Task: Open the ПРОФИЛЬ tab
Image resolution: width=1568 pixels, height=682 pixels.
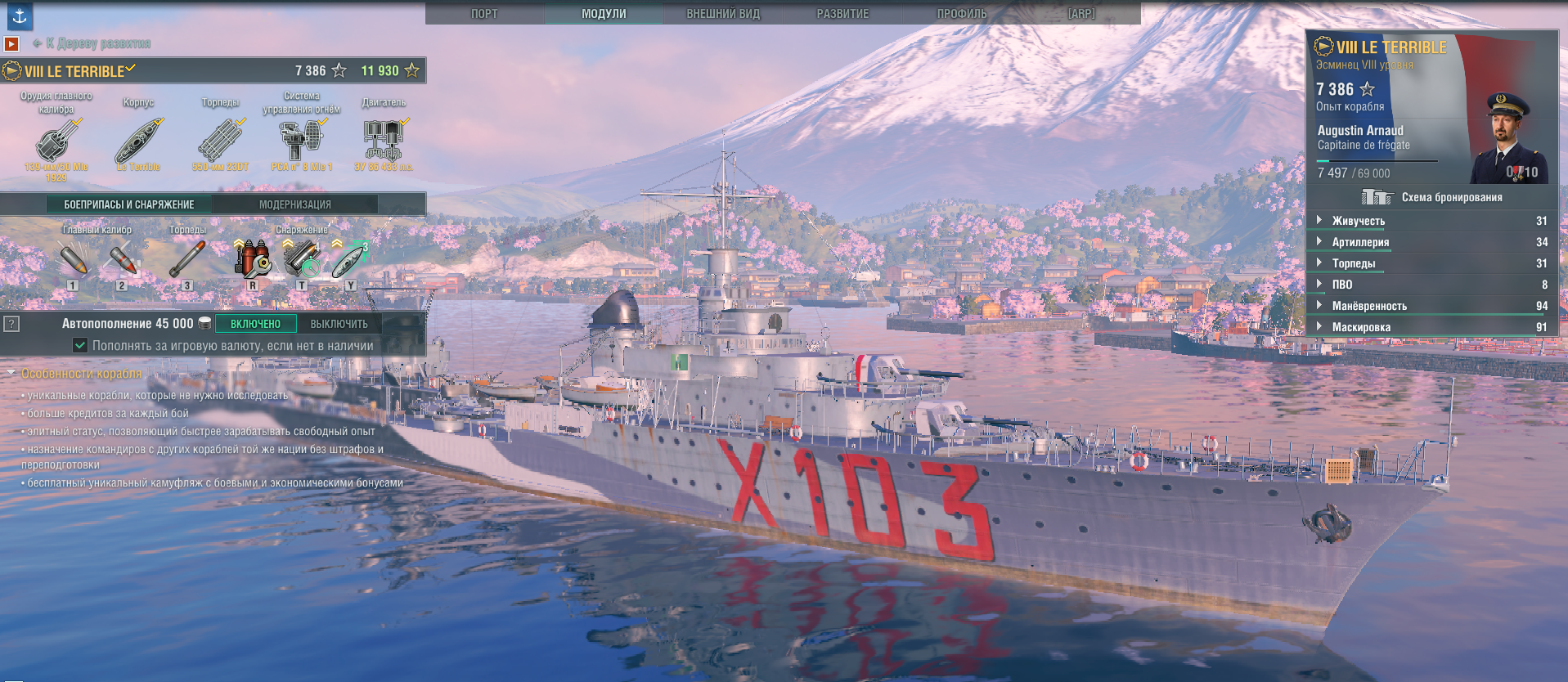Action: click(962, 14)
